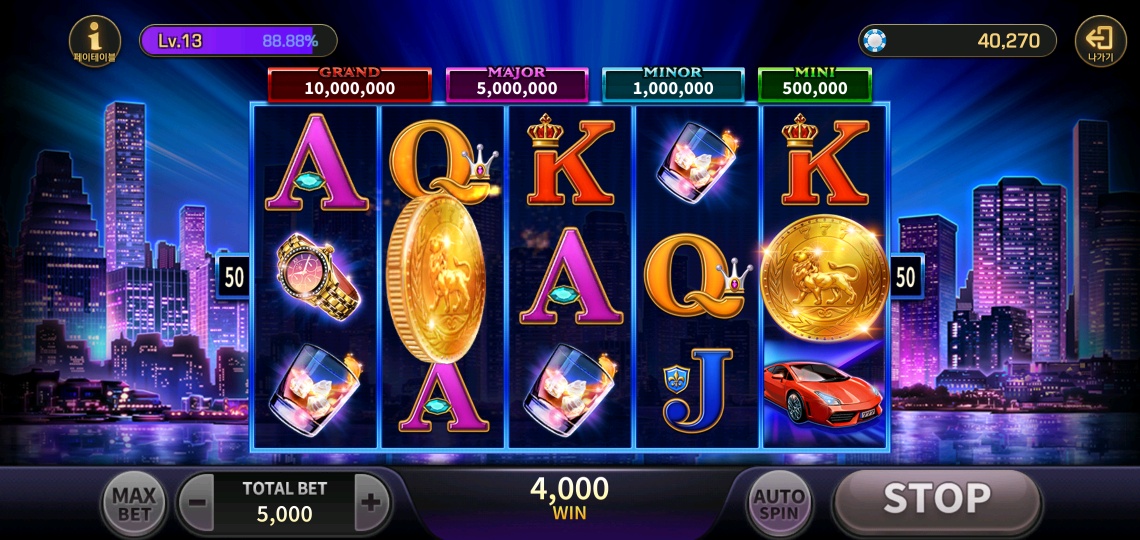Increase total bet with the plus button
This screenshot has height=540, width=1140.
371,502
